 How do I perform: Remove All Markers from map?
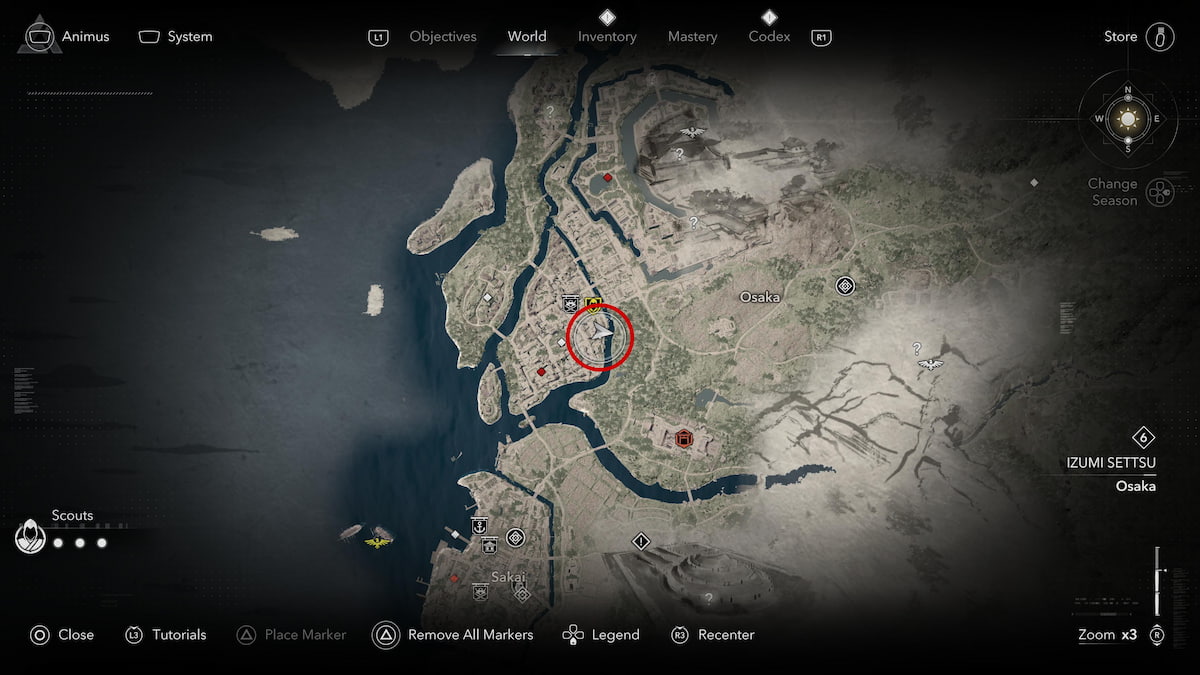pos(453,634)
